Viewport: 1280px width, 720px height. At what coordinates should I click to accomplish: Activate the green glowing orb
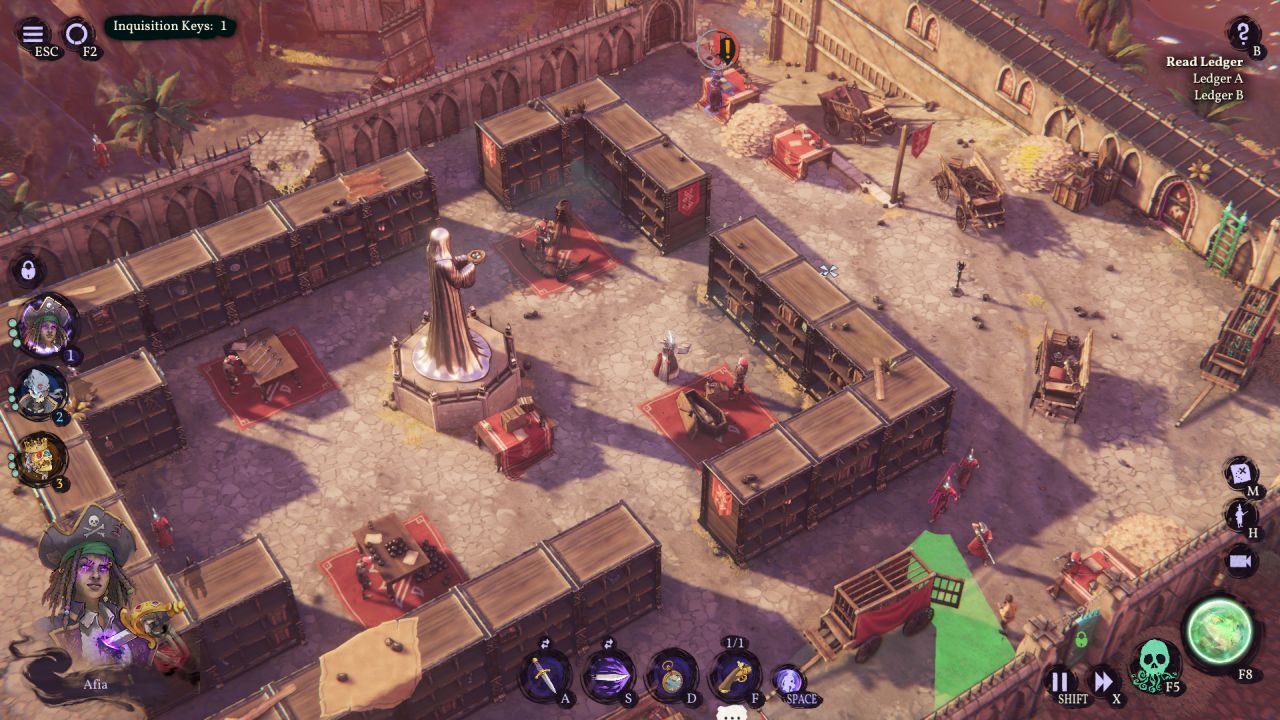[1218, 632]
